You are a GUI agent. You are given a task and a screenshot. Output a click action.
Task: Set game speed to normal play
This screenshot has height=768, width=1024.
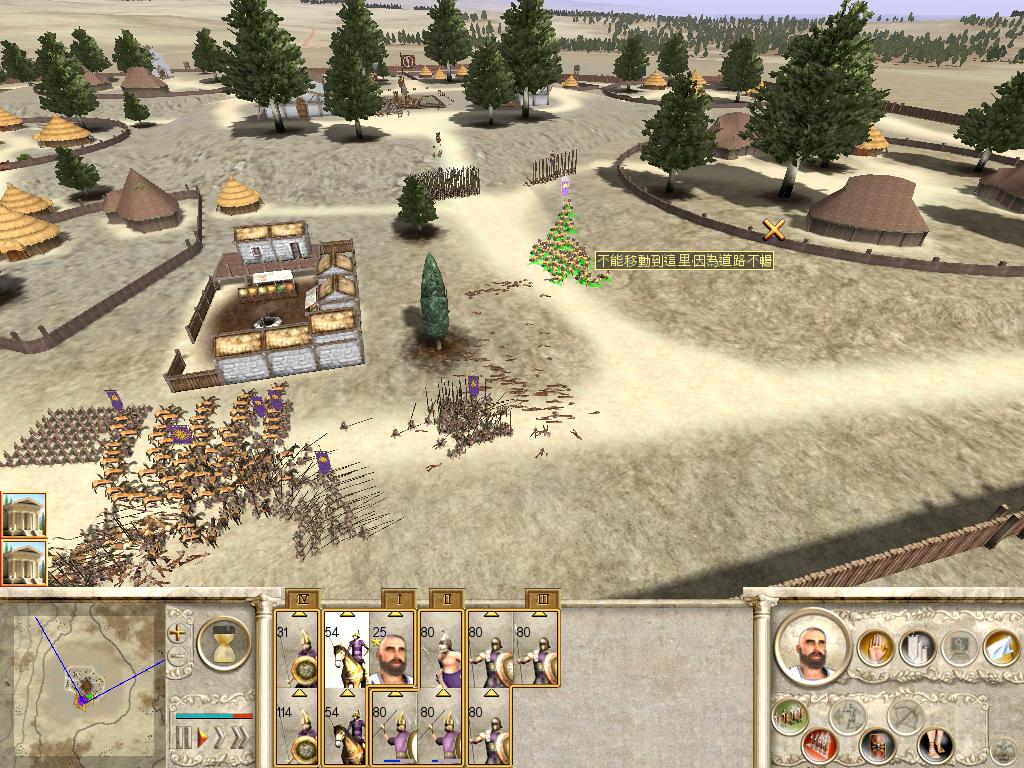tap(203, 738)
